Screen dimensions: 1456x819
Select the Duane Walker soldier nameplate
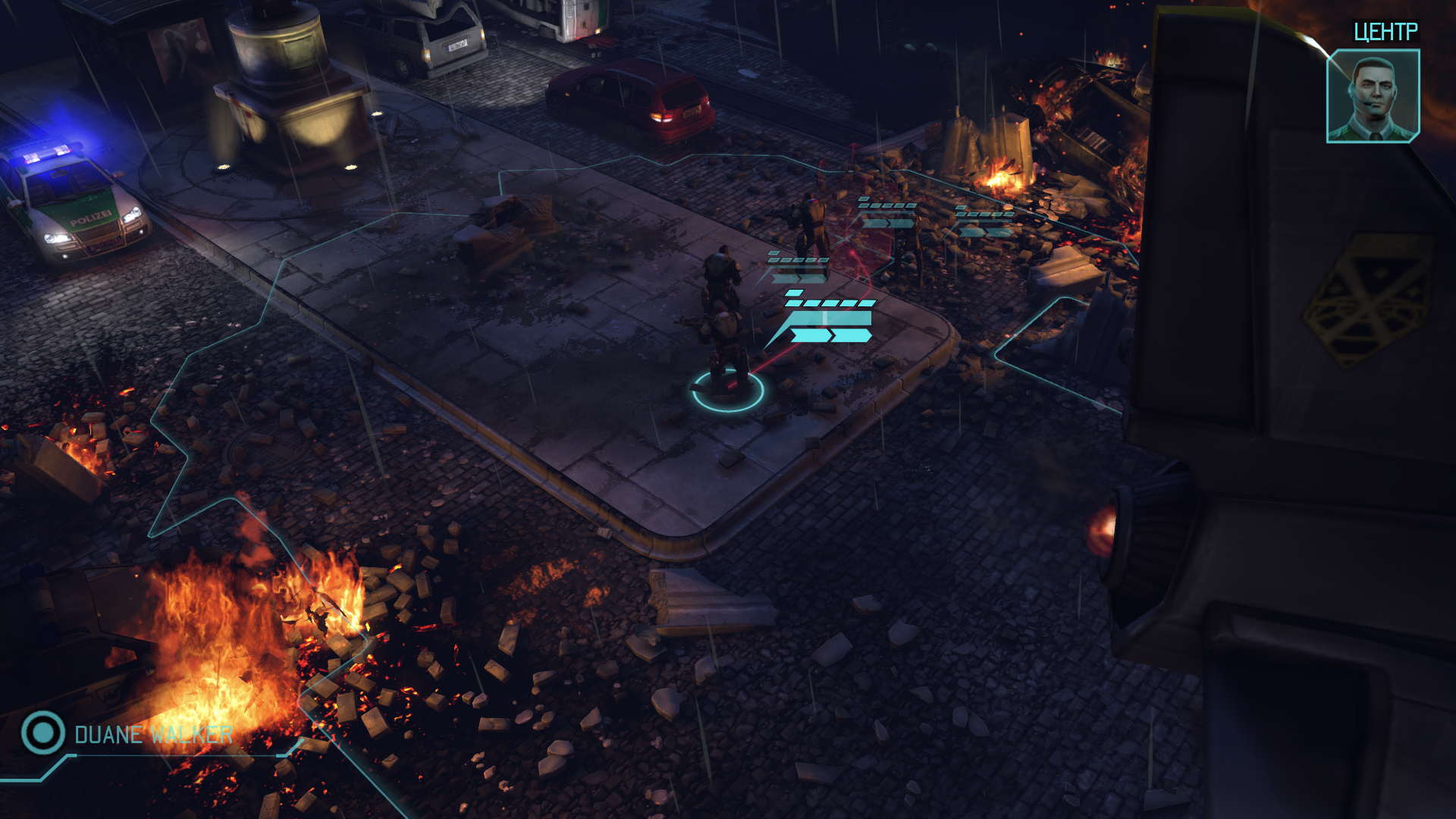click(153, 734)
